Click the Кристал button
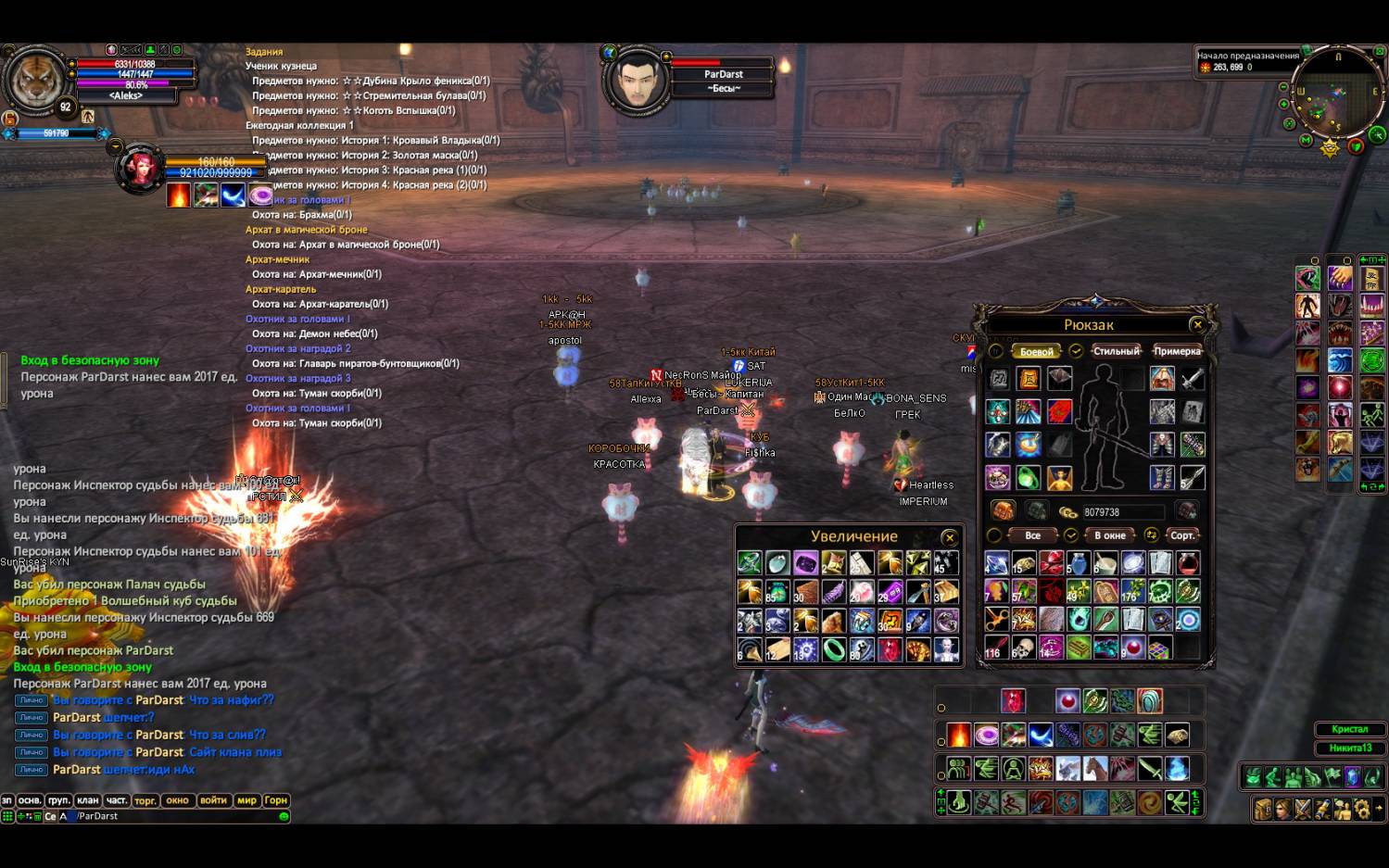1389x868 pixels. pyautogui.click(x=1349, y=729)
